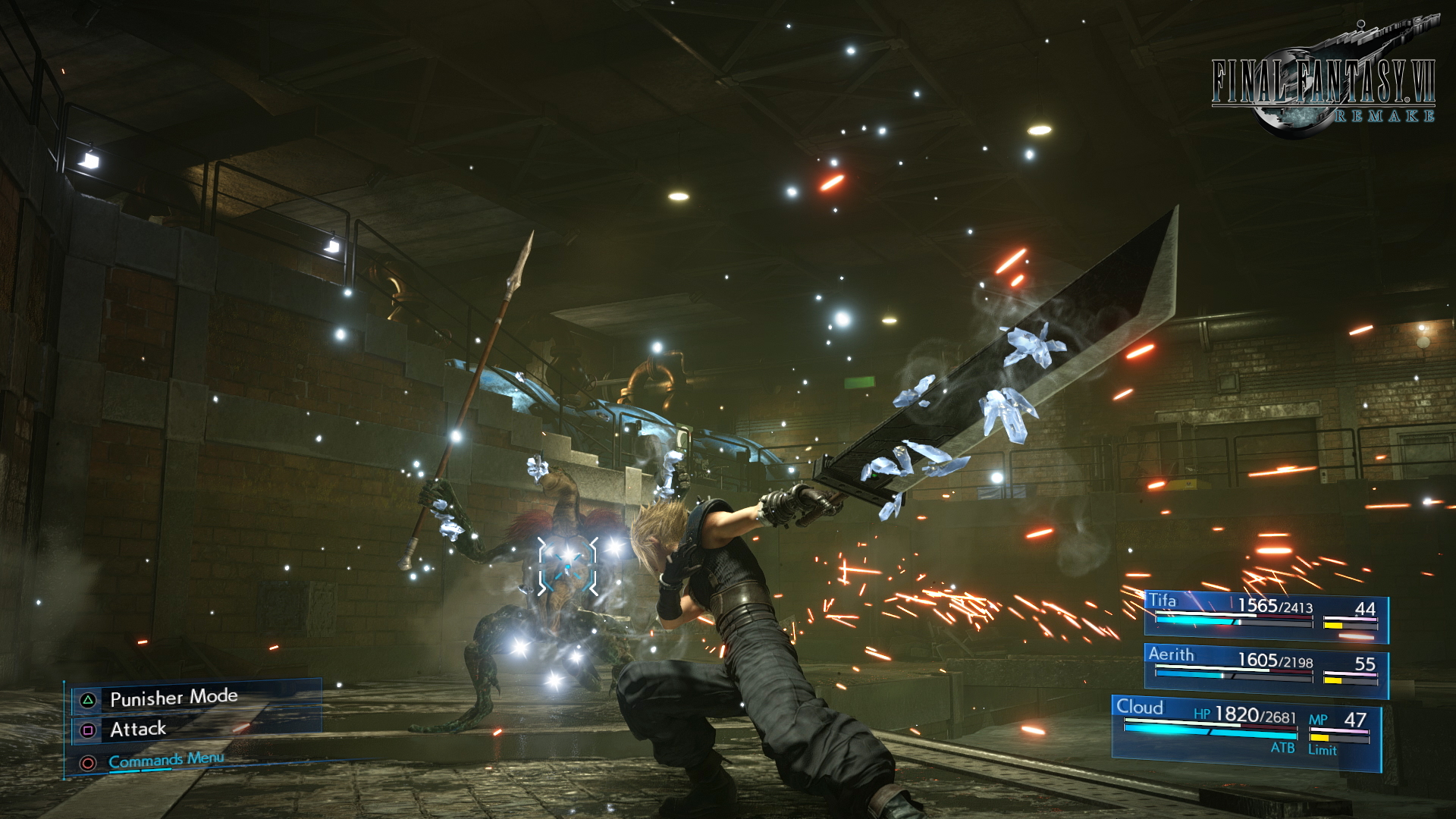Open the Commands Menu entry
Image resolution: width=1456 pixels, height=819 pixels.
(167, 760)
